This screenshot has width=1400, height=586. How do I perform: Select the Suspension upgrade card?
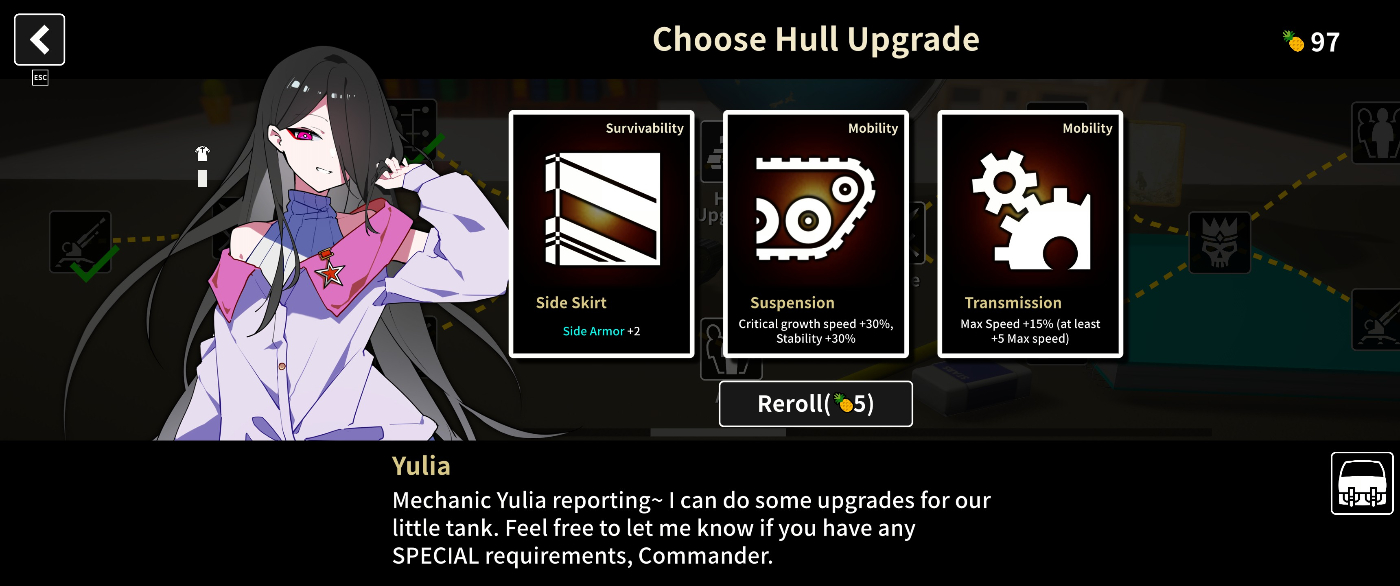coord(815,234)
